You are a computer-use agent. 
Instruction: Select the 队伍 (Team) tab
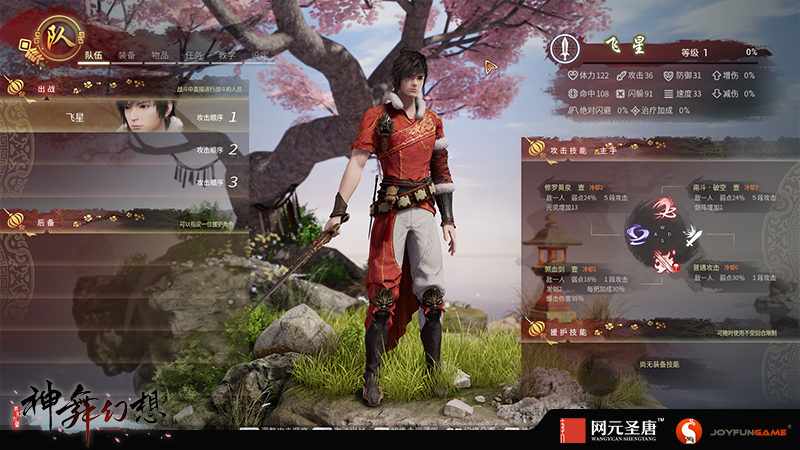[94, 56]
